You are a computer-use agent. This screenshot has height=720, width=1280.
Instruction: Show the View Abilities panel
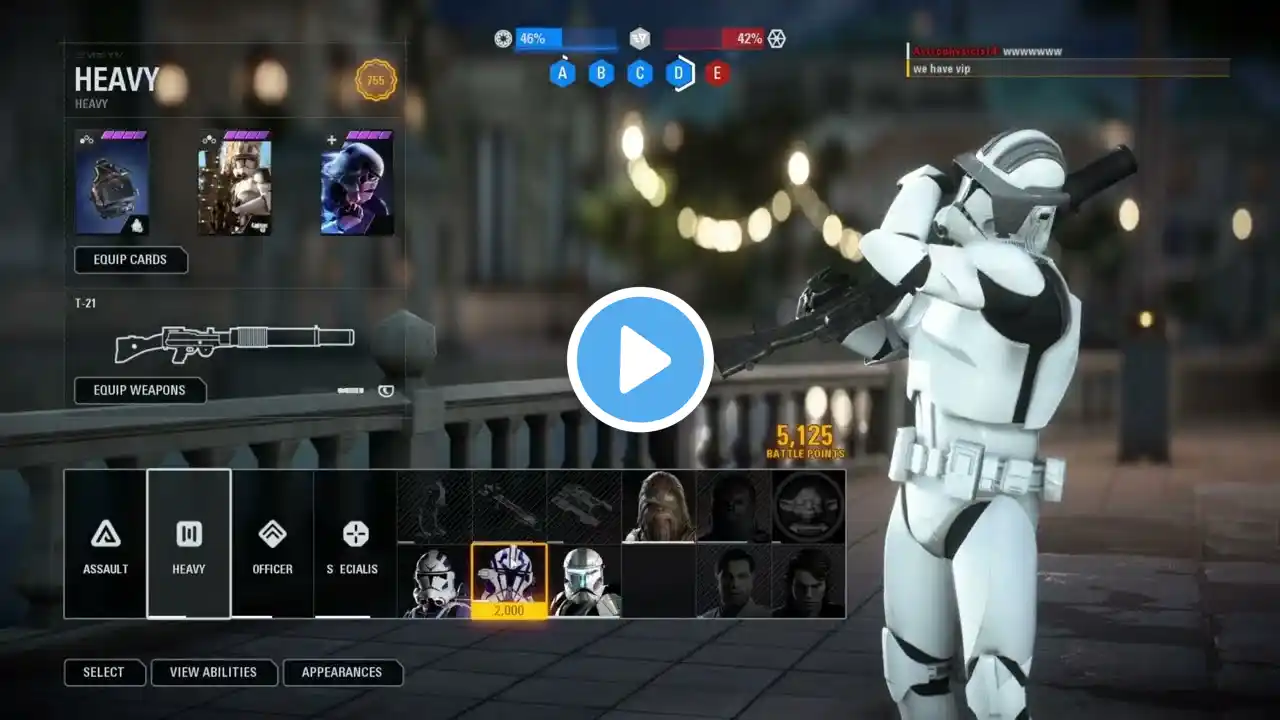(x=213, y=672)
